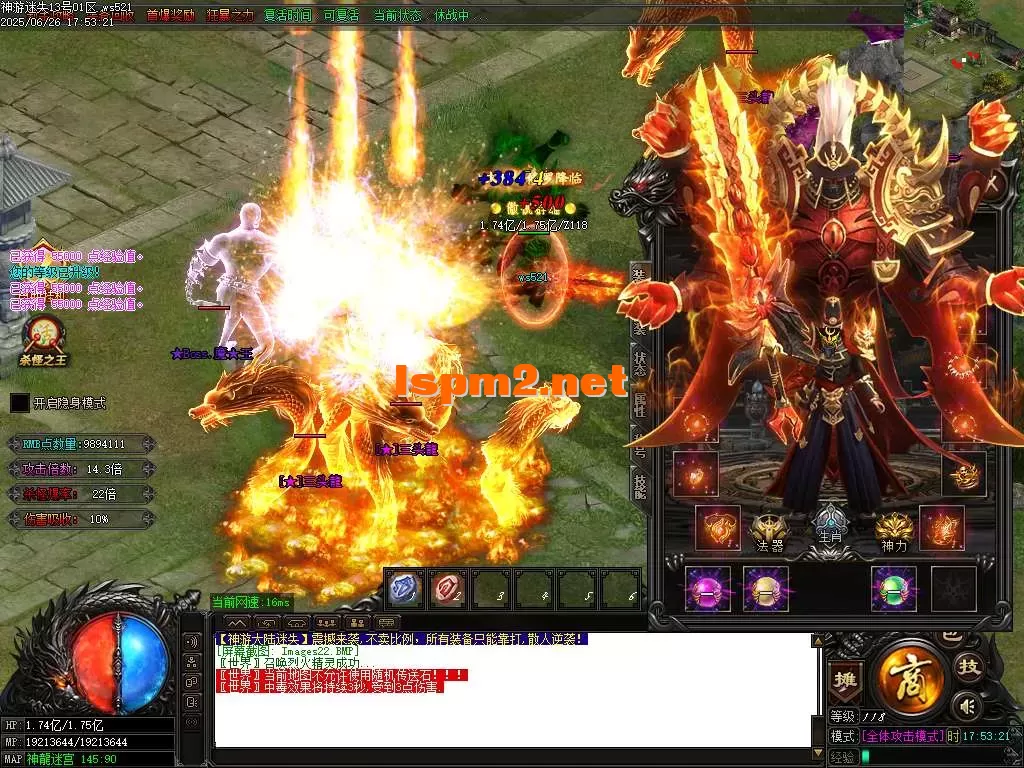This screenshot has width=1024, height=768.
Task: Toggle the 开启隐身模式 stealth checkbox
Action: click(x=20, y=403)
